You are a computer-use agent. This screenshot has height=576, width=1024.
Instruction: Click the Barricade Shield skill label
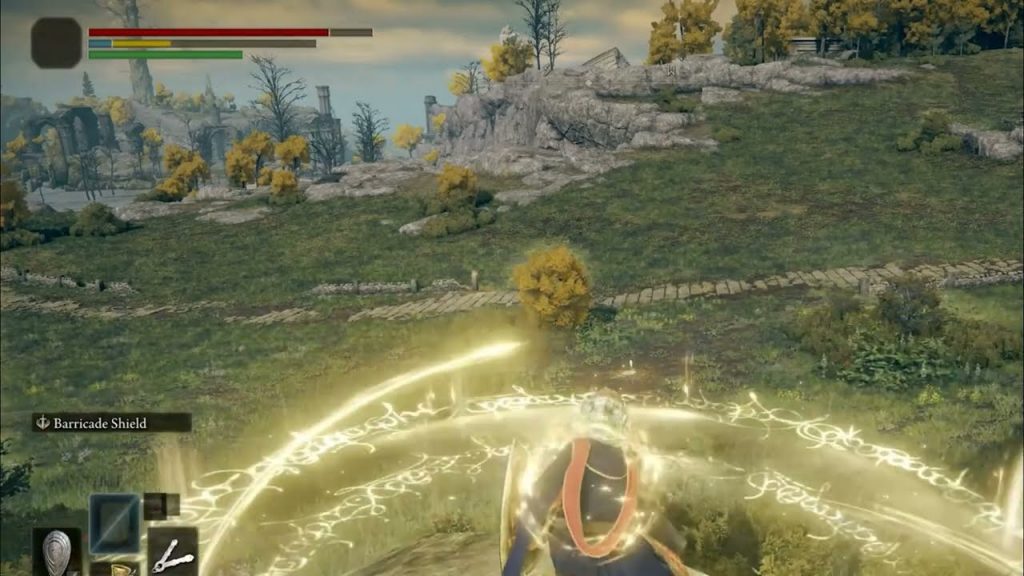click(x=110, y=423)
